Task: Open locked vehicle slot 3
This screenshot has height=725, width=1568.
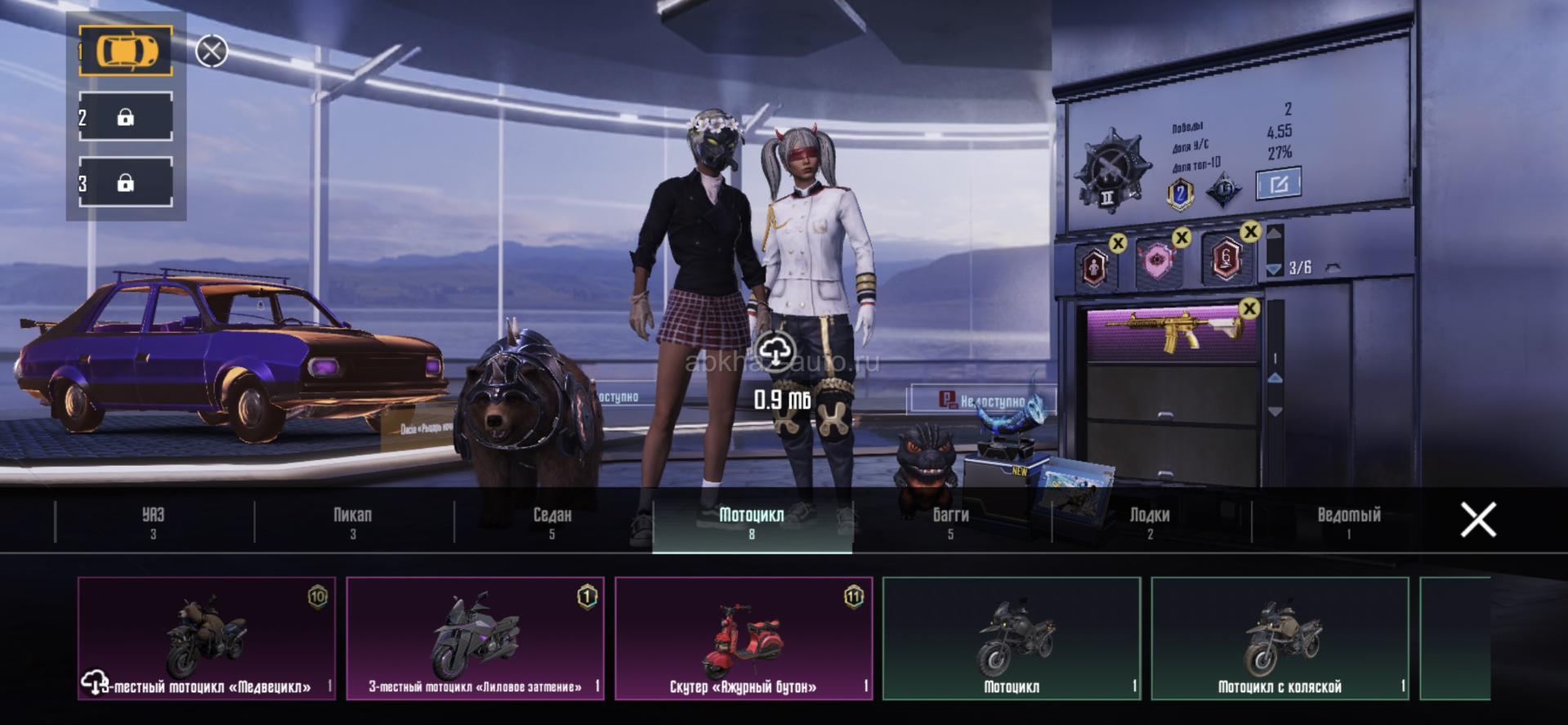Action: point(126,182)
